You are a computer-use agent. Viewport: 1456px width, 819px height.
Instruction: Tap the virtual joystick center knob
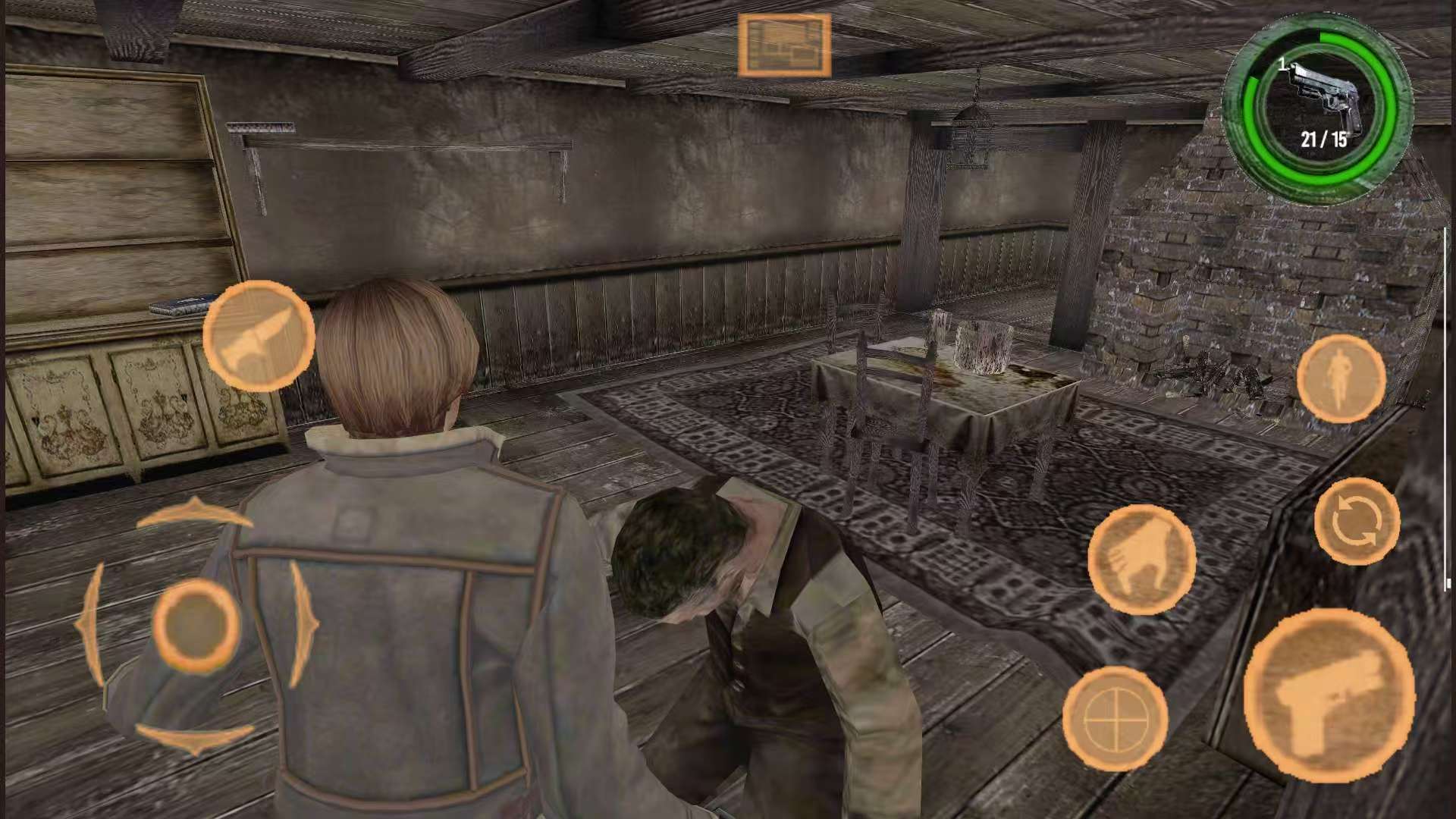(x=196, y=625)
